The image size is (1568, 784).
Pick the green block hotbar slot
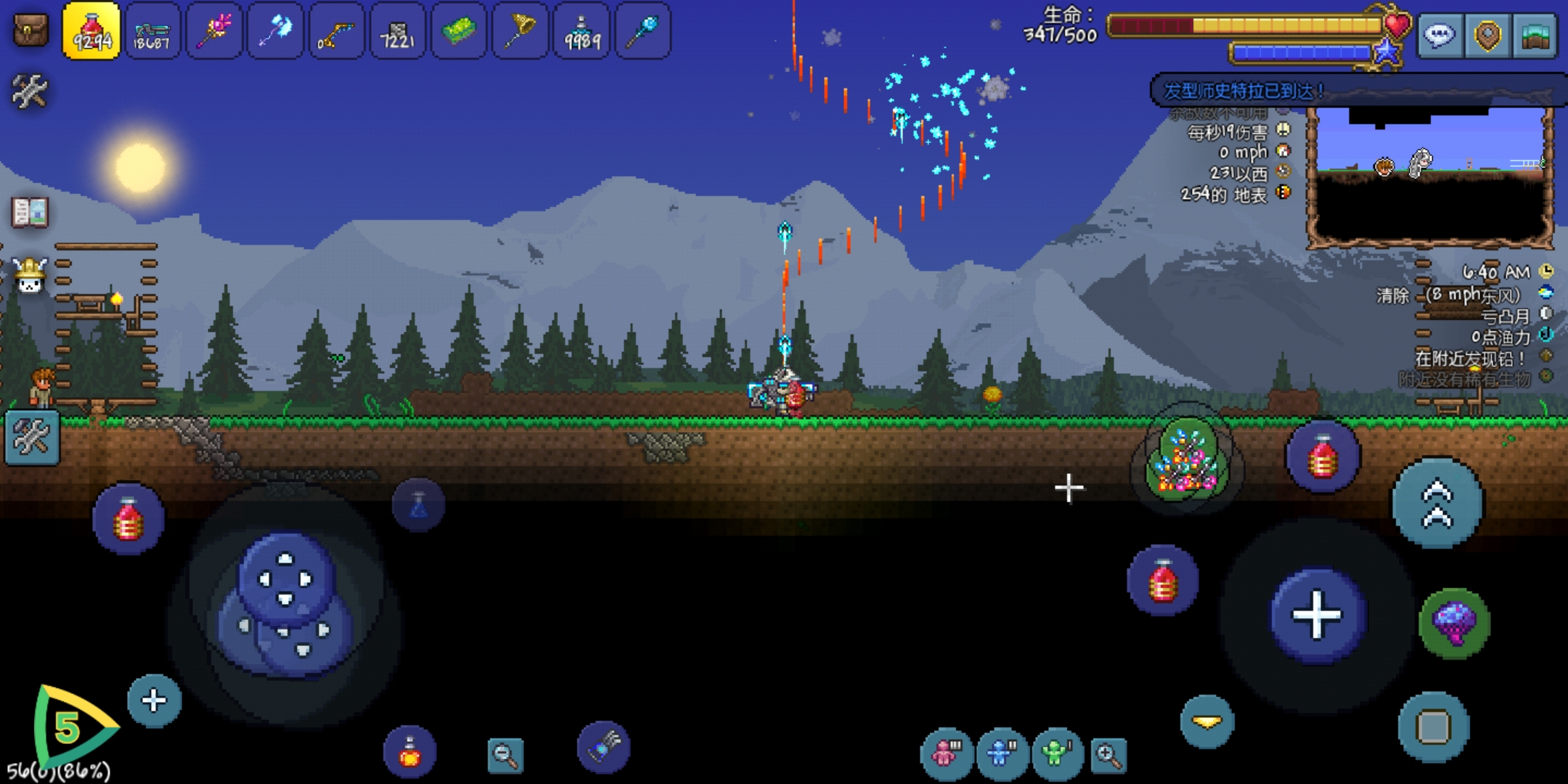(459, 30)
